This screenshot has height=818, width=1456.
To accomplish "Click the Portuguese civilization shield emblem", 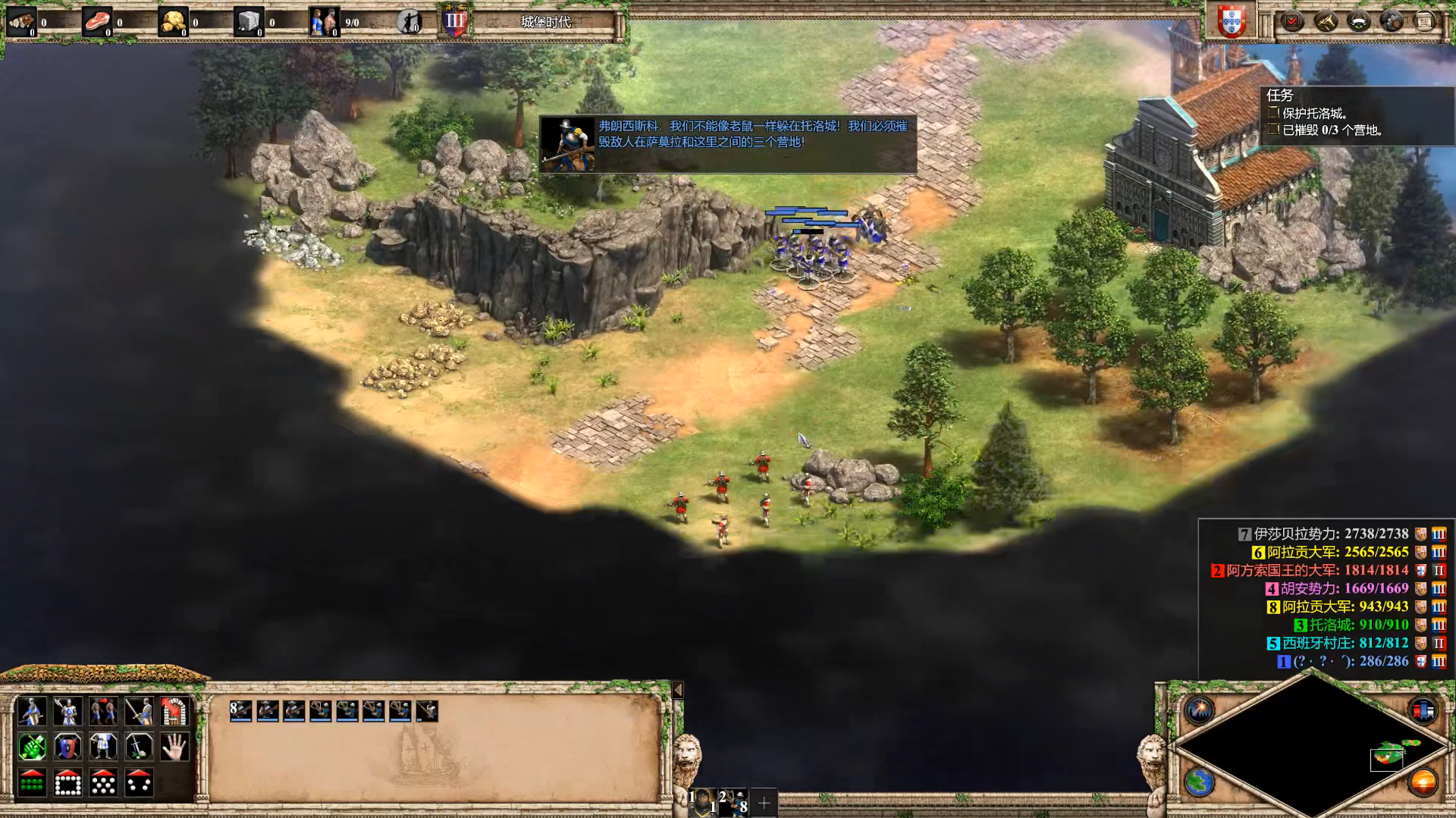I will point(1232,21).
